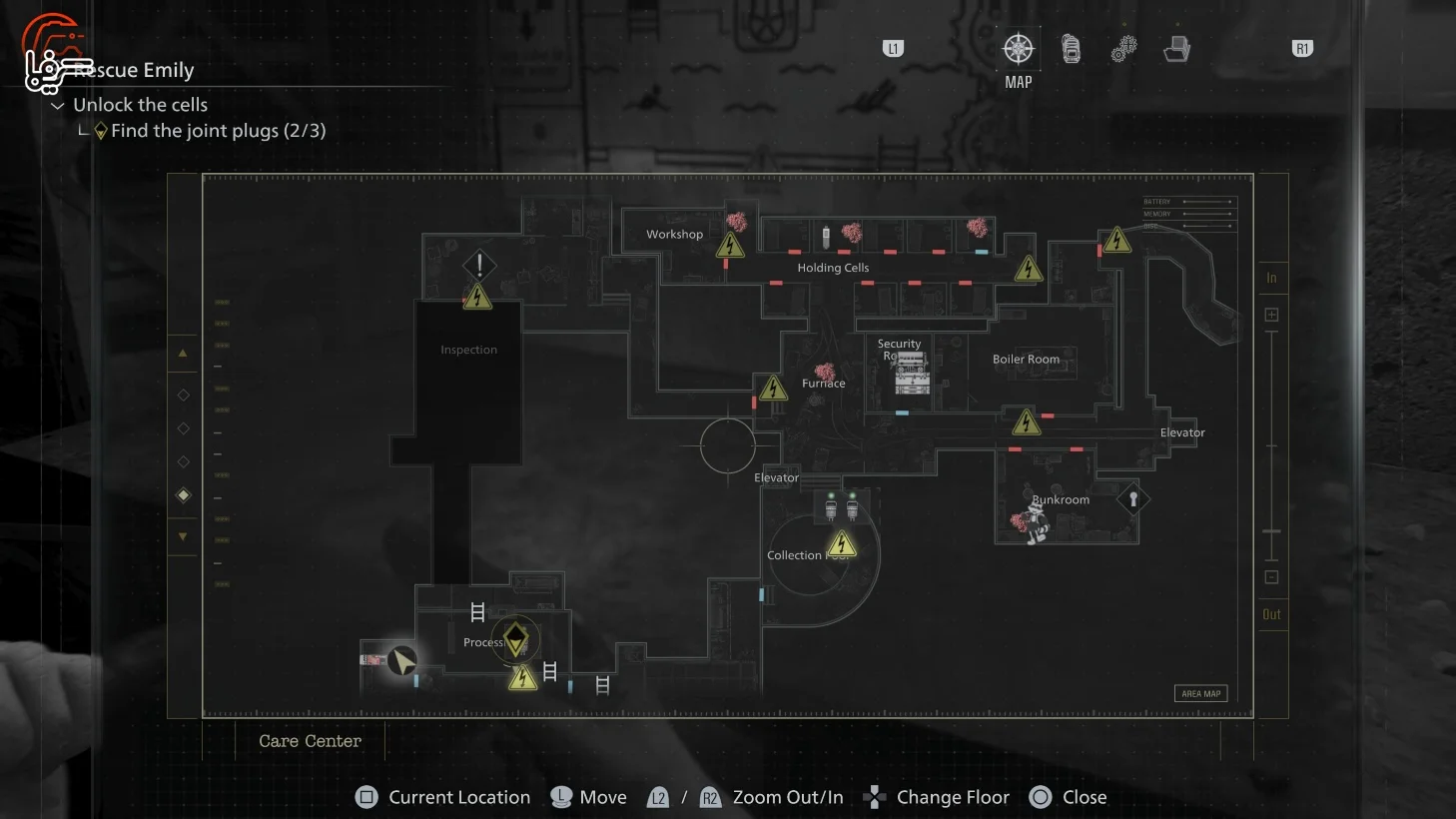Click the floor selector up arrow
The image size is (1456, 819).
point(183,354)
